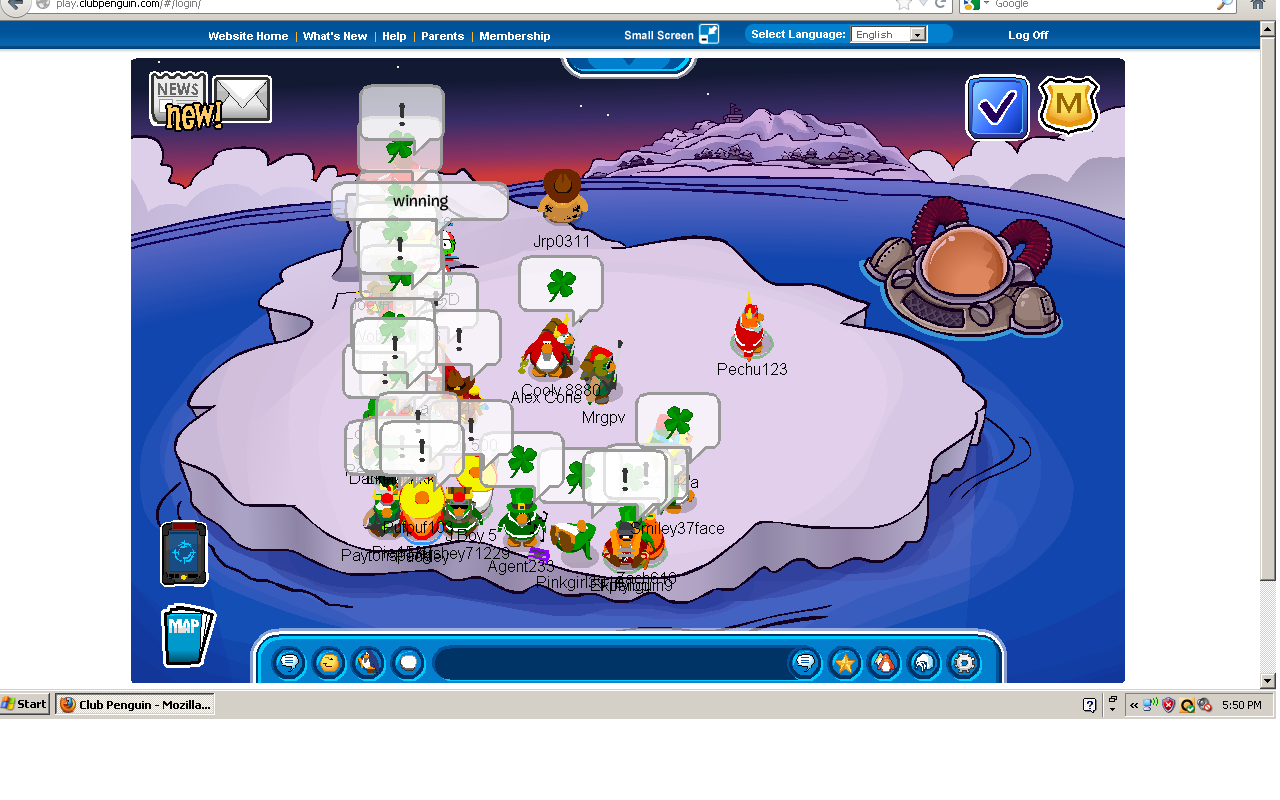This screenshot has height=800, width=1280.
Task: Throw a snowball
Action: tap(407, 662)
